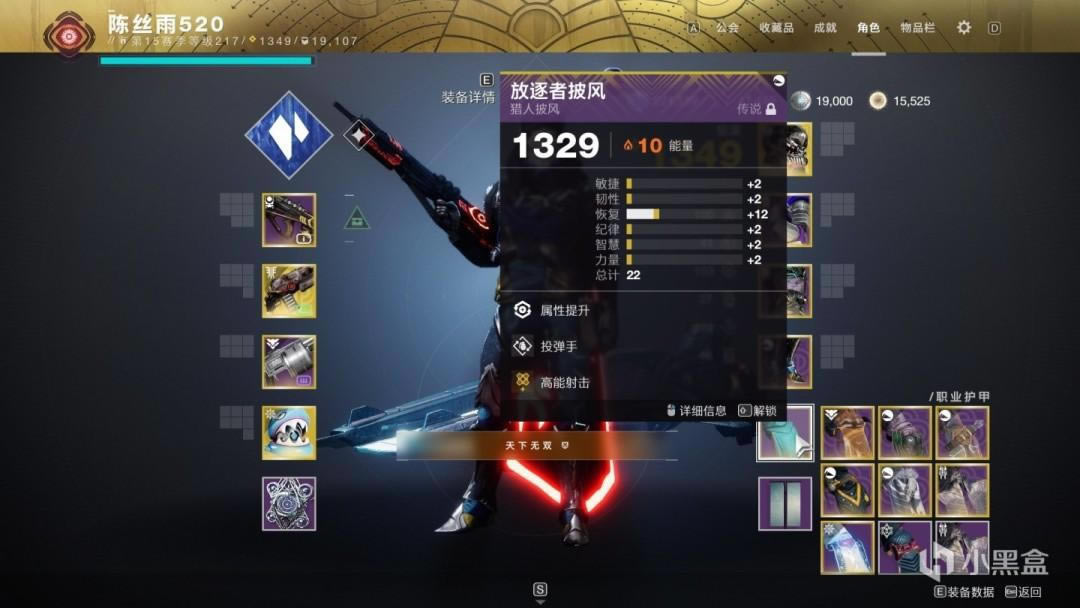Image resolution: width=1080 pixels, height=608 pixels.
Task: Open the 公会 clan tab
Action: tap(727, 28)
